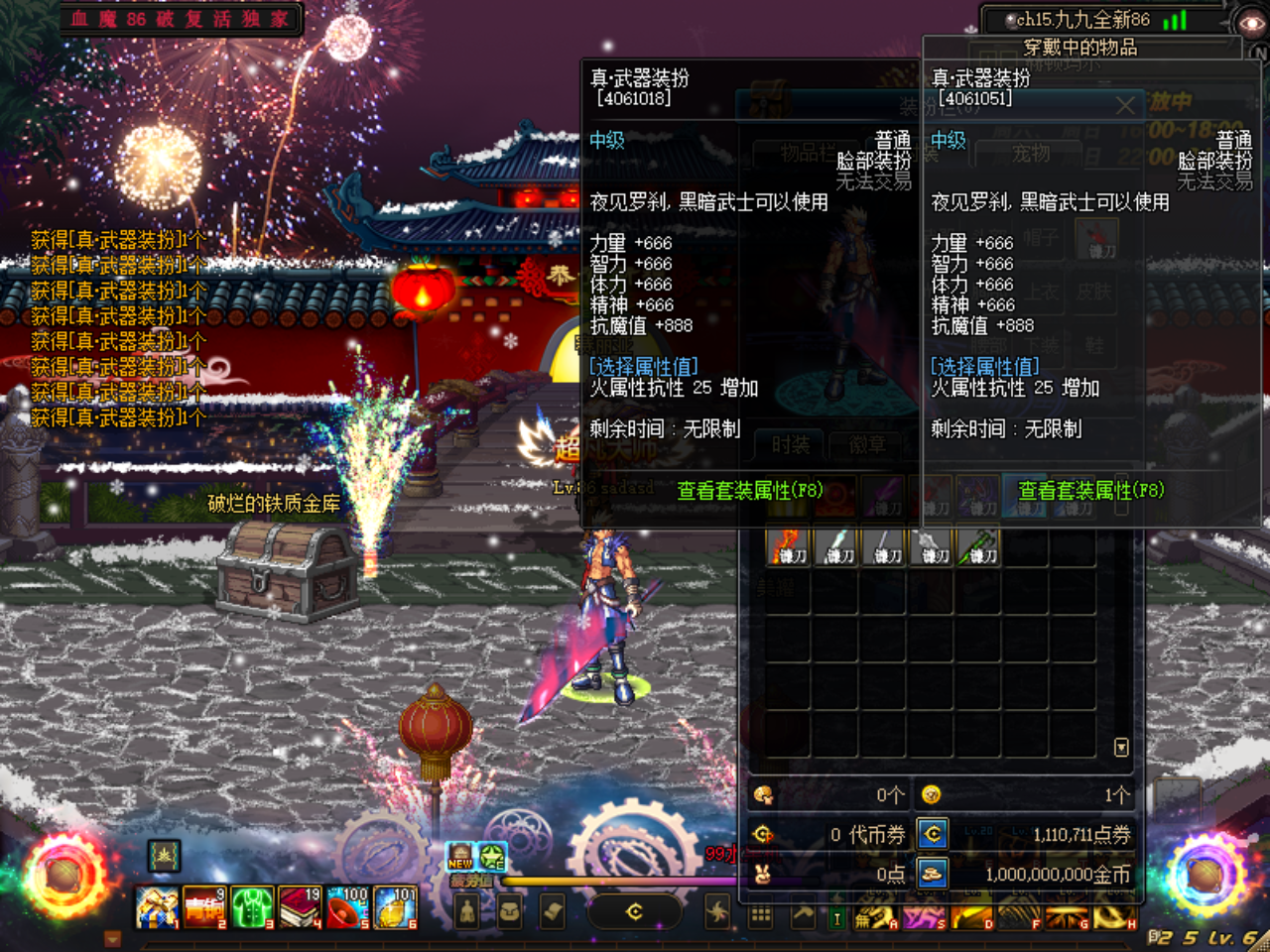
Task: Click the point coupon icon beside 点券 balance
Action: pos(933,835)
